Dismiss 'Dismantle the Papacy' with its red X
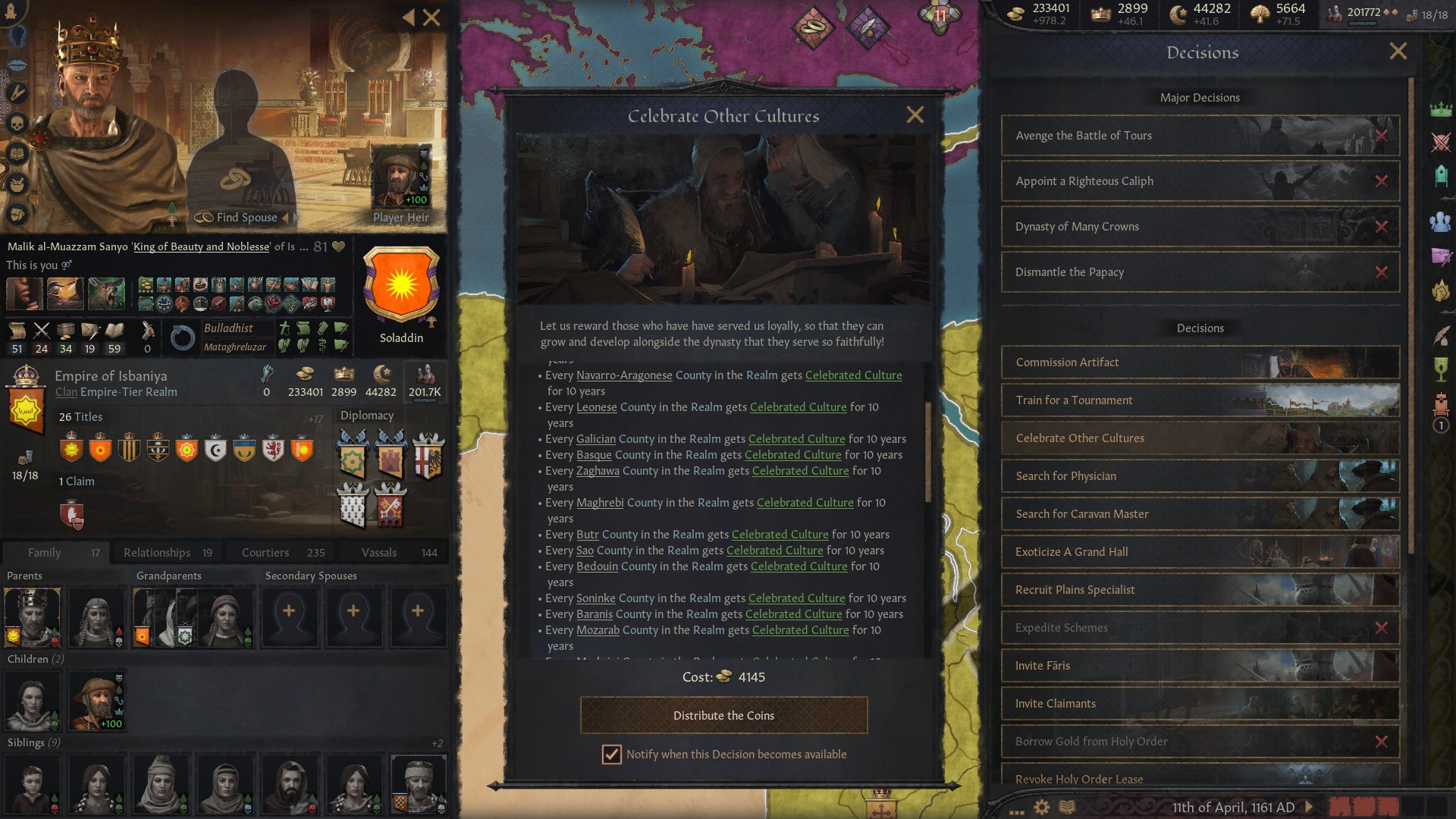Screen dimensions: 1456x819 click(x=1383, y=271)
